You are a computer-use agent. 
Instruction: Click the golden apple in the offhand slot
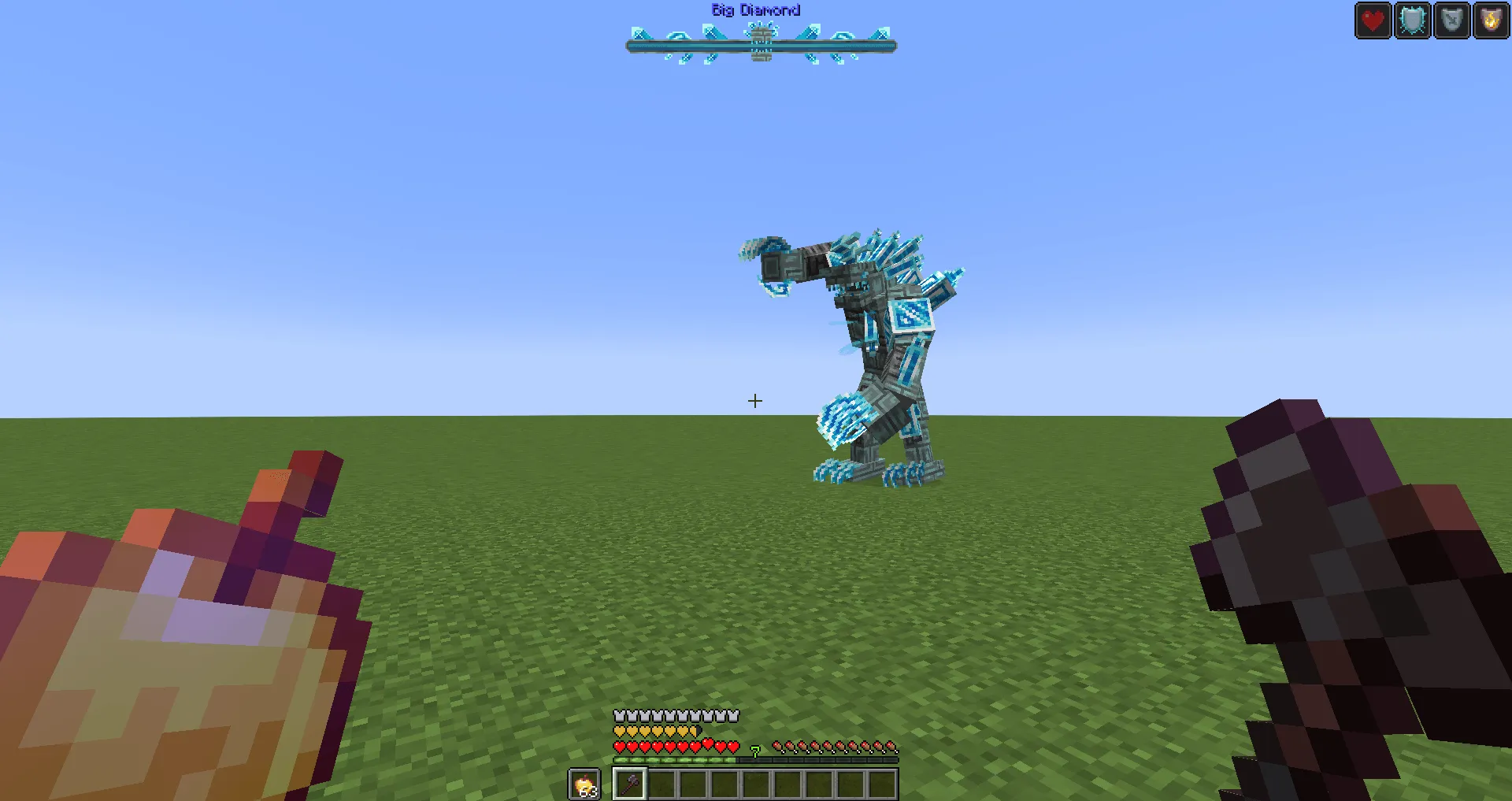click(584, 785)
